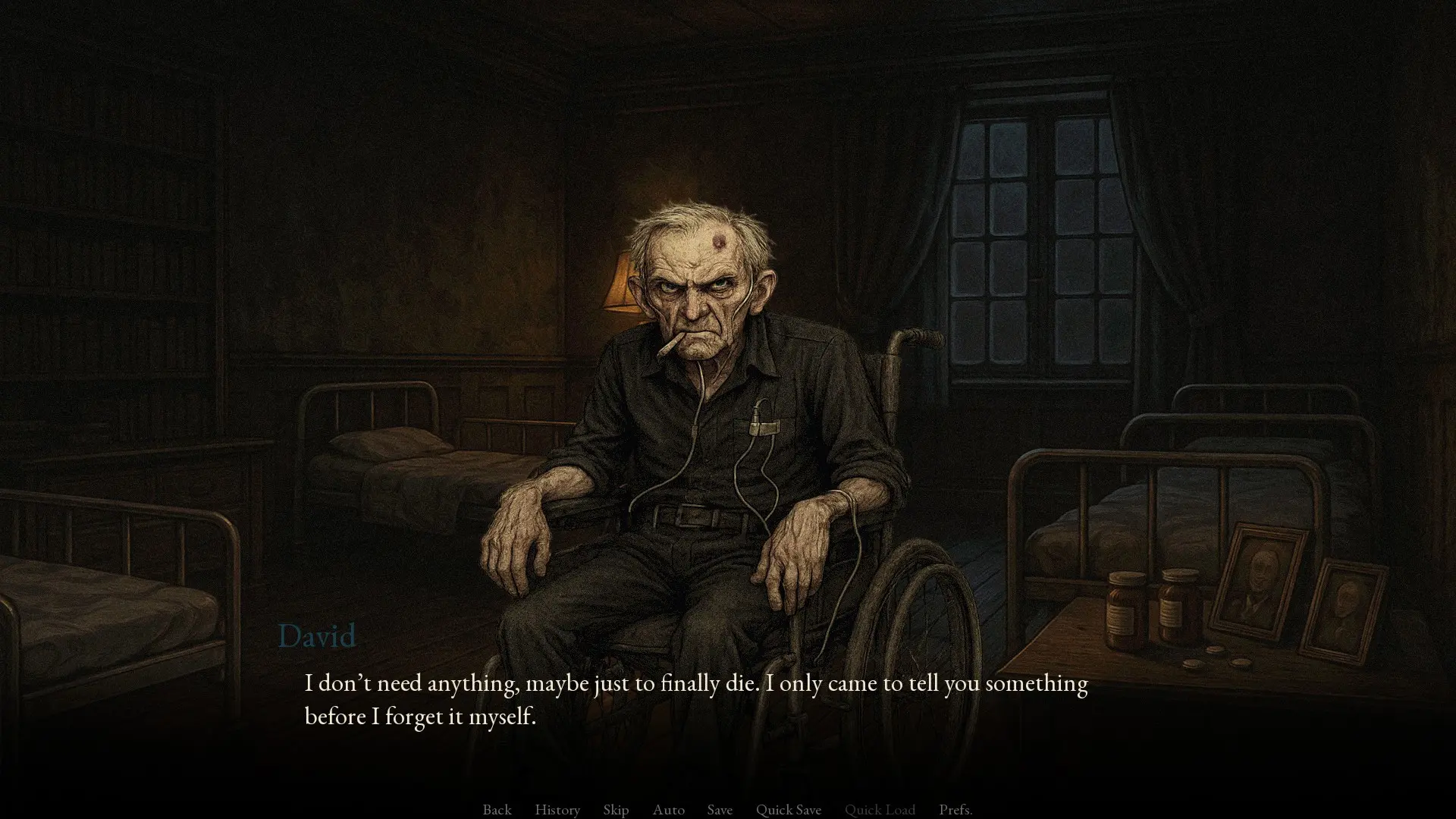
Task: Click Quick Save to save instantly
Action: click(x=789, y=809)
